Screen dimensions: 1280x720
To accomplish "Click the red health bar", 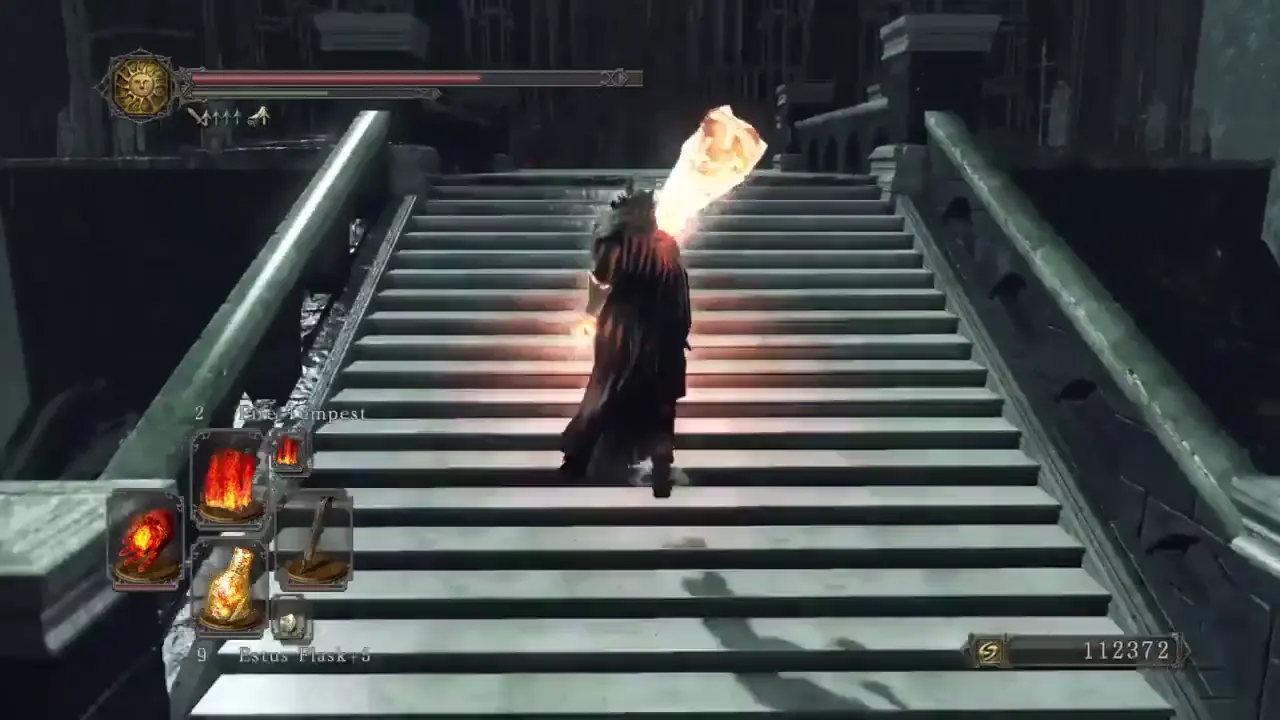I will 330,78.
